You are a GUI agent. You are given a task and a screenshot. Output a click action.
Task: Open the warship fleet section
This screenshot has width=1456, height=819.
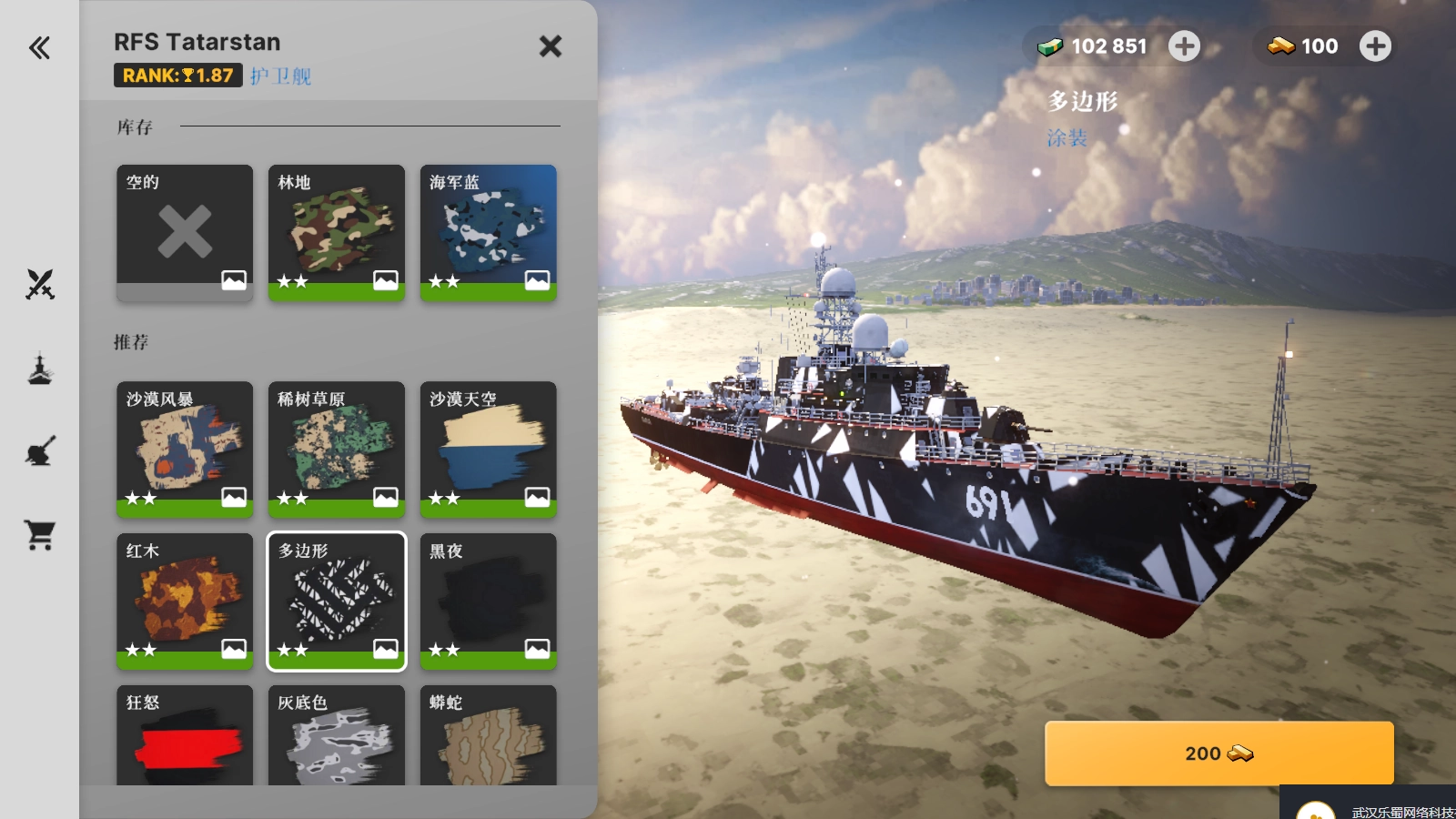pos(40,369)
